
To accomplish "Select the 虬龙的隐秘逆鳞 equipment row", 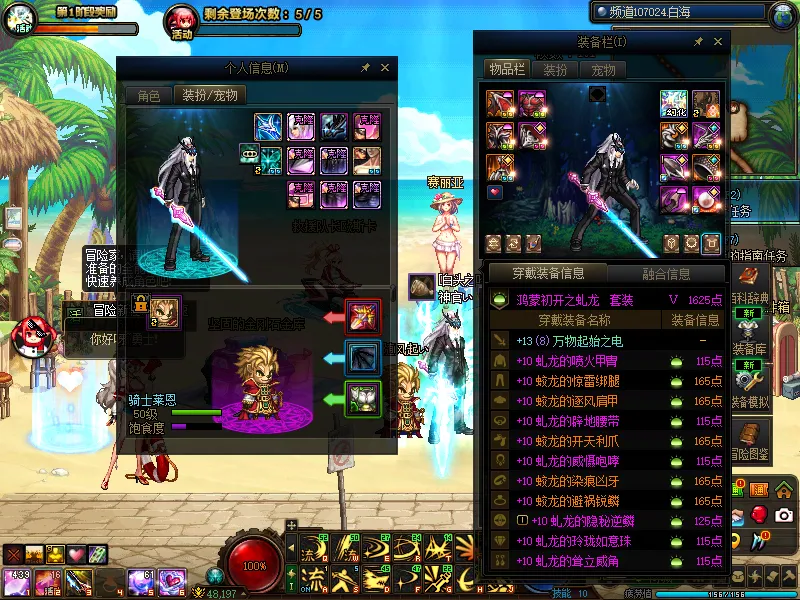I will pos(607,521).
